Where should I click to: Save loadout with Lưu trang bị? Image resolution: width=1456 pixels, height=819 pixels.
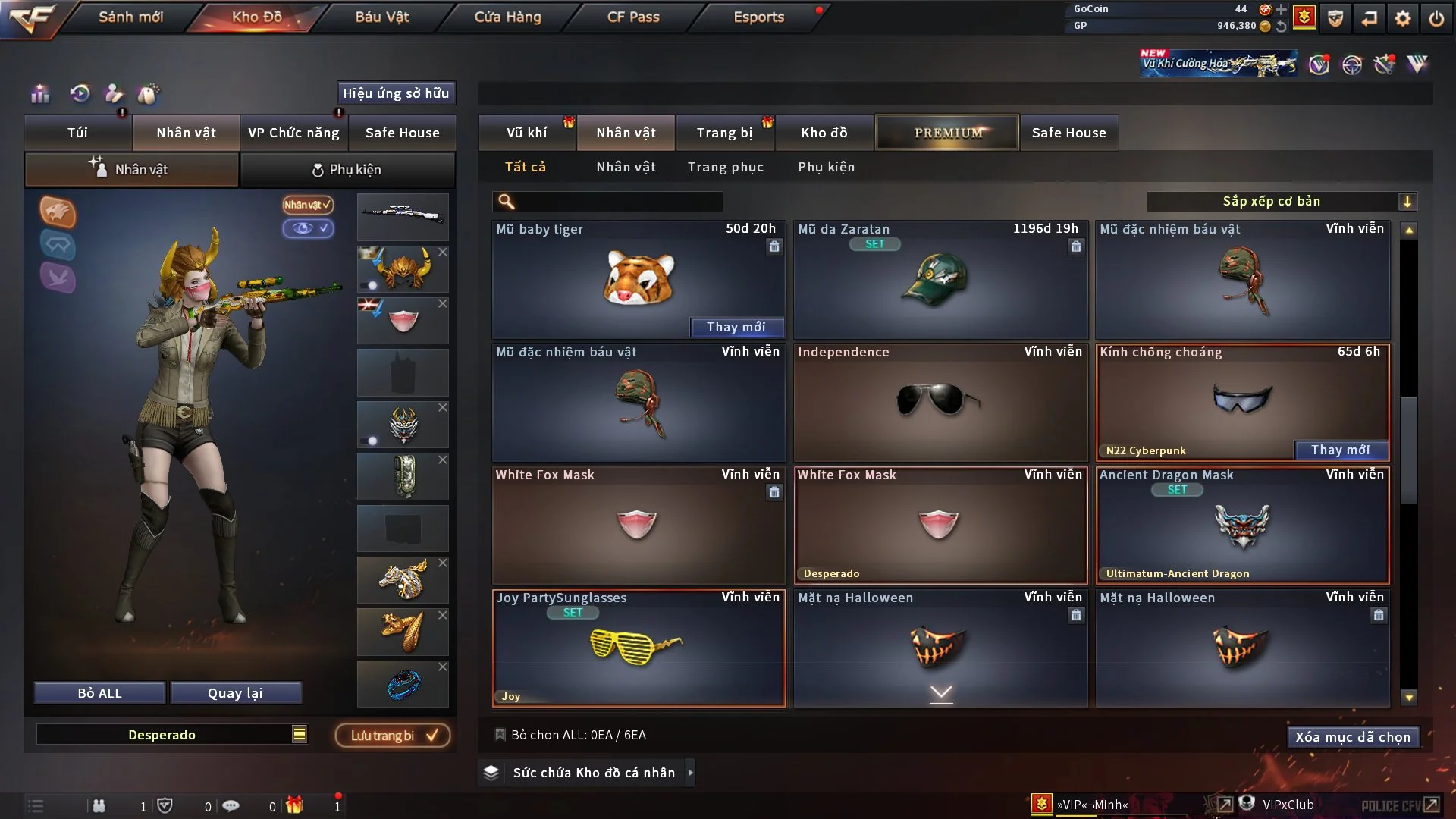(392, 735)
